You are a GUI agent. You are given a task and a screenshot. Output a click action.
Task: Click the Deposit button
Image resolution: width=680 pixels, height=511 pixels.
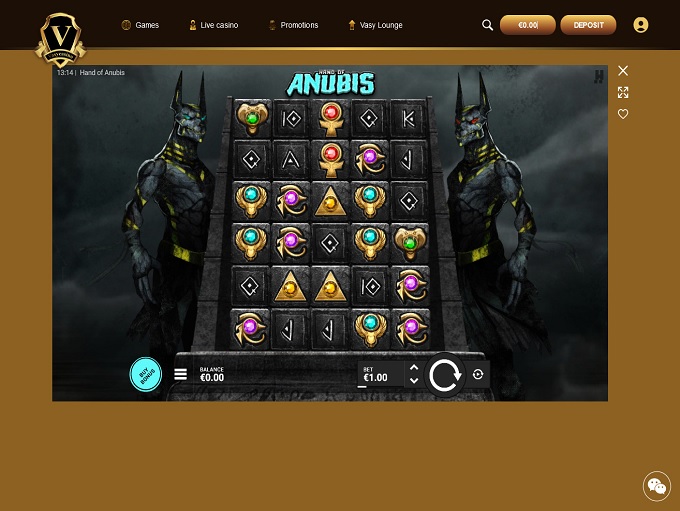point(588,25)
